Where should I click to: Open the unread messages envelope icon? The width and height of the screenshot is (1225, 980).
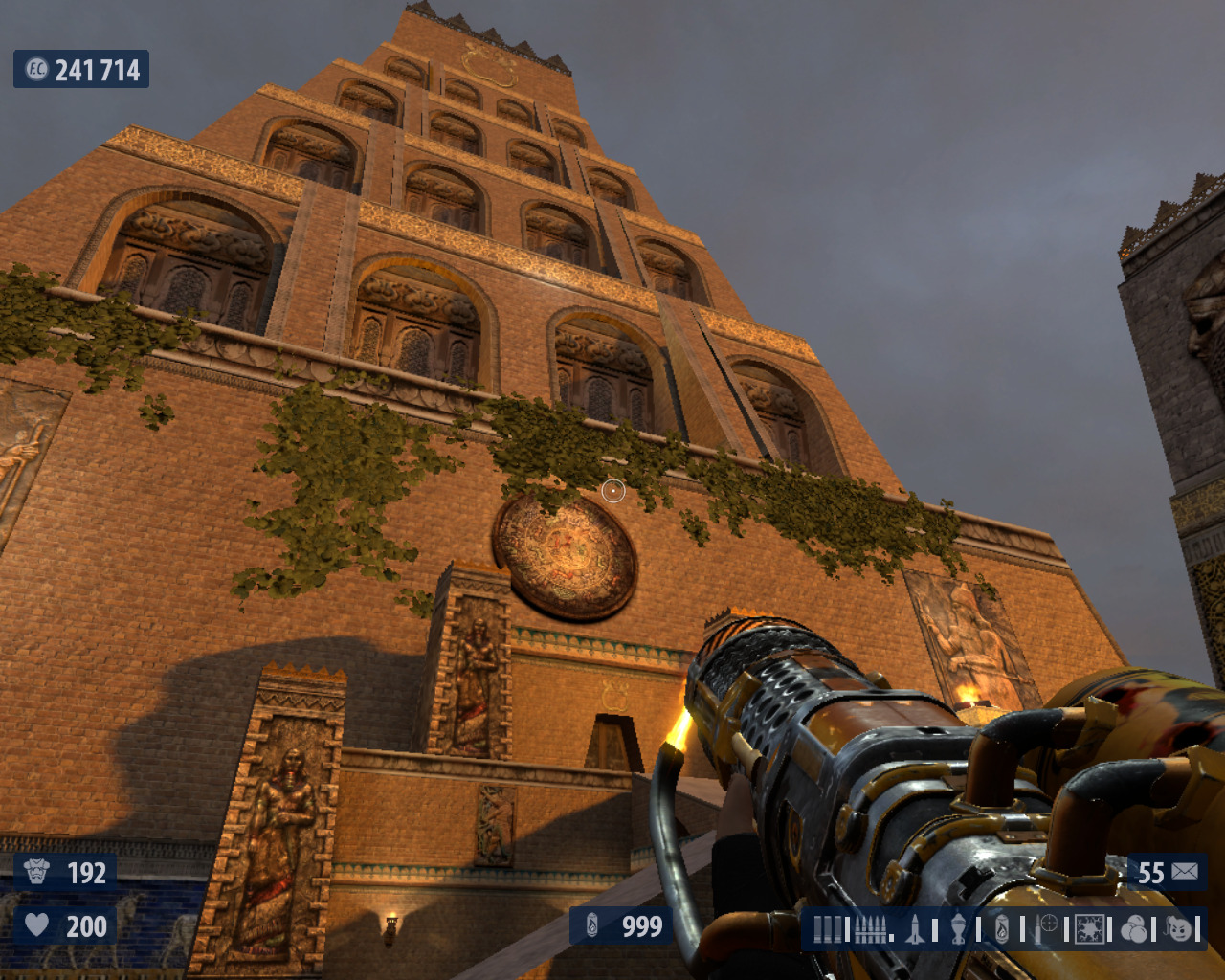tap(1185, 872)
